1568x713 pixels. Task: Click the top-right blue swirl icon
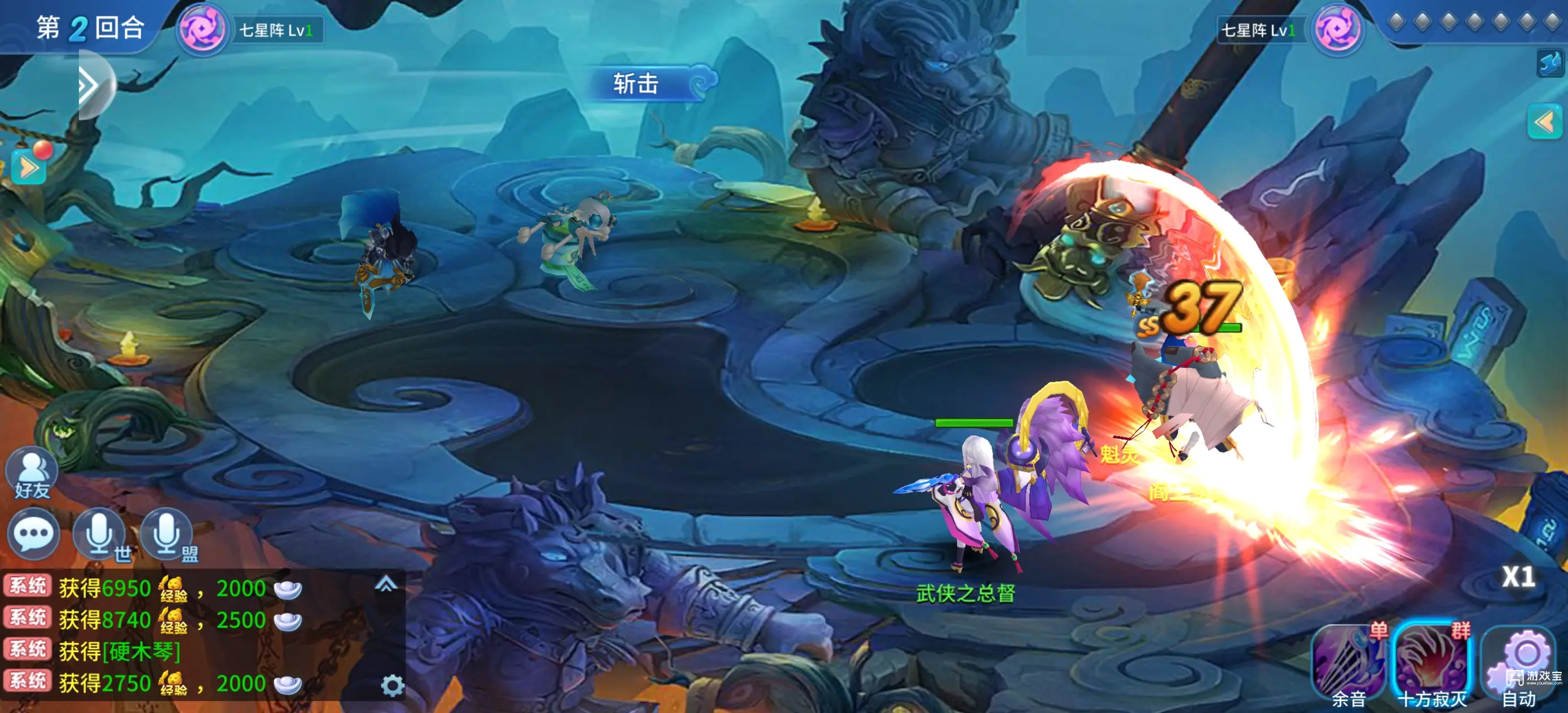click(x=1551, y=63)
